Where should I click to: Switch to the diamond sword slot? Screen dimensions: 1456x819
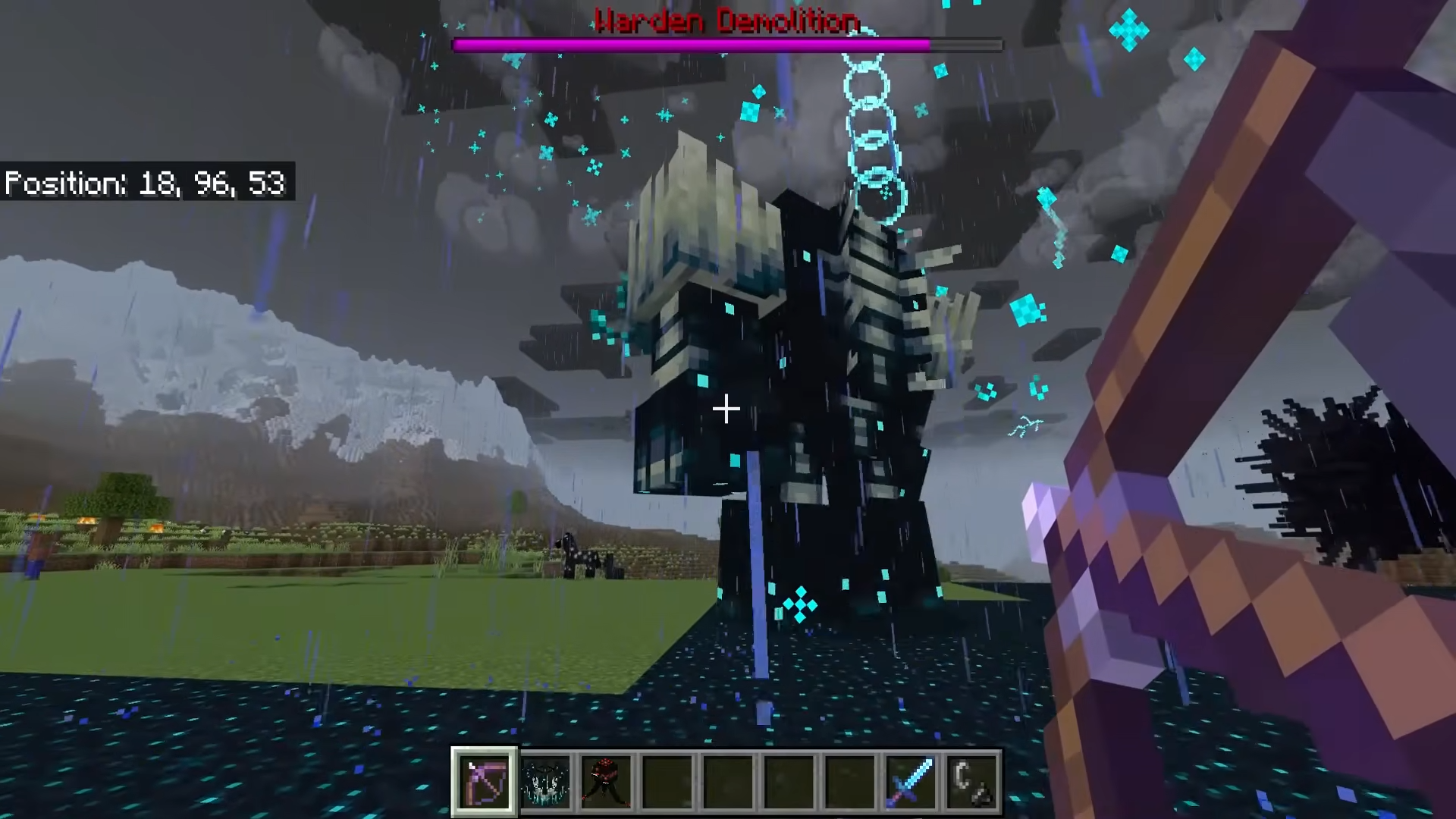coord(910,781)
